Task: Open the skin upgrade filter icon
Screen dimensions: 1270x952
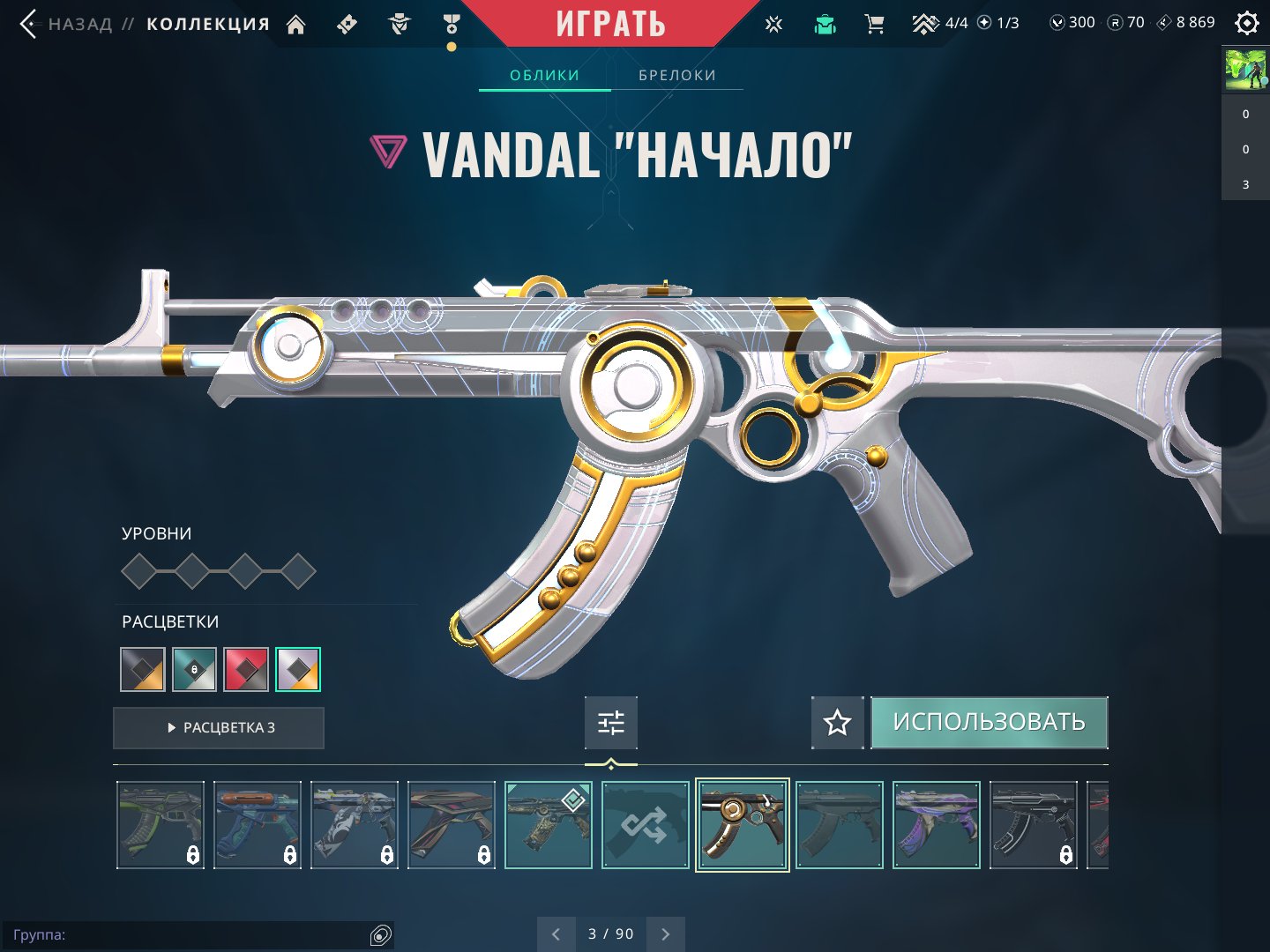Action: (611, 722)
